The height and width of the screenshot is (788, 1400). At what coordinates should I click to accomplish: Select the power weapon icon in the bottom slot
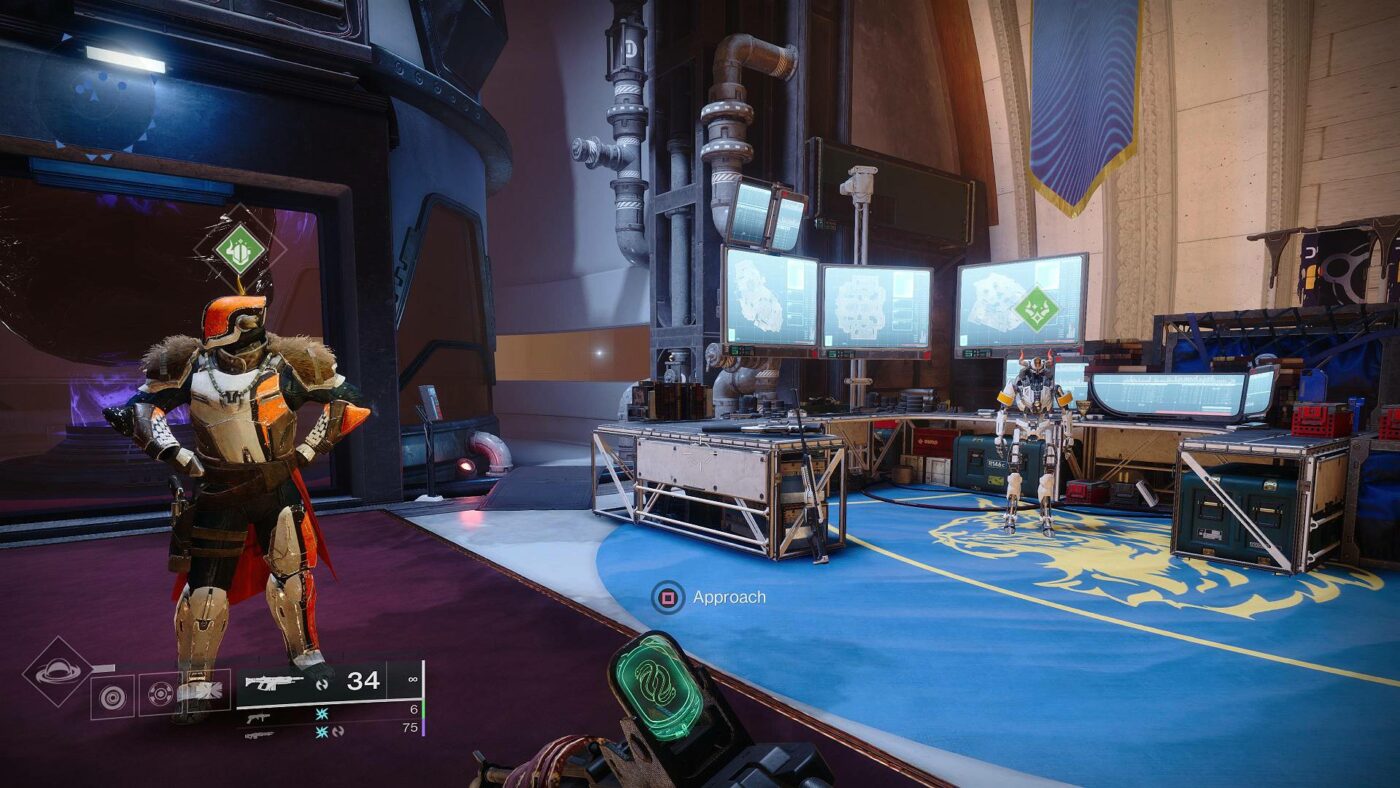pos(259,735)
